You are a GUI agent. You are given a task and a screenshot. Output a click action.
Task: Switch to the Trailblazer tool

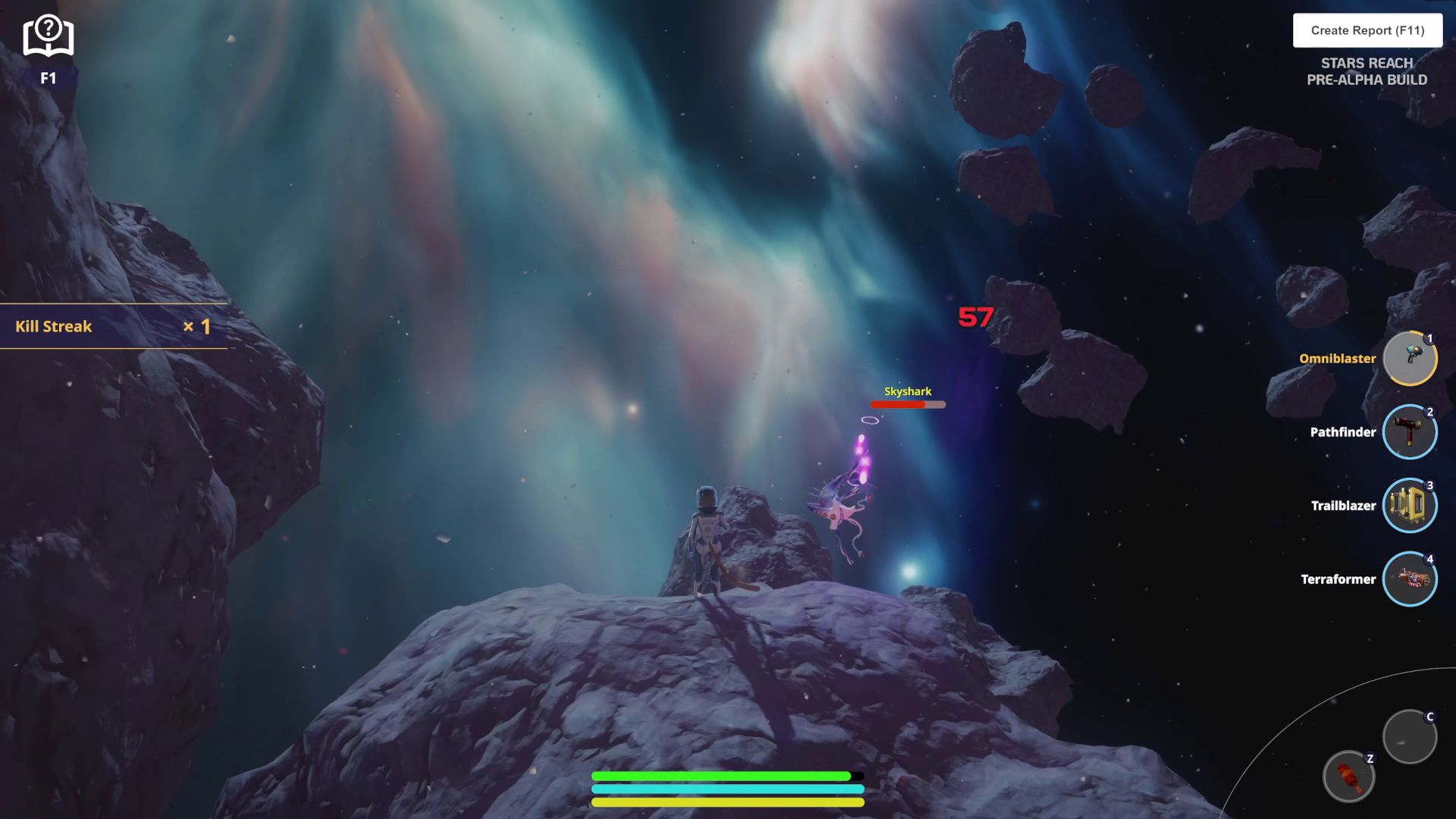click(1409, 505)
